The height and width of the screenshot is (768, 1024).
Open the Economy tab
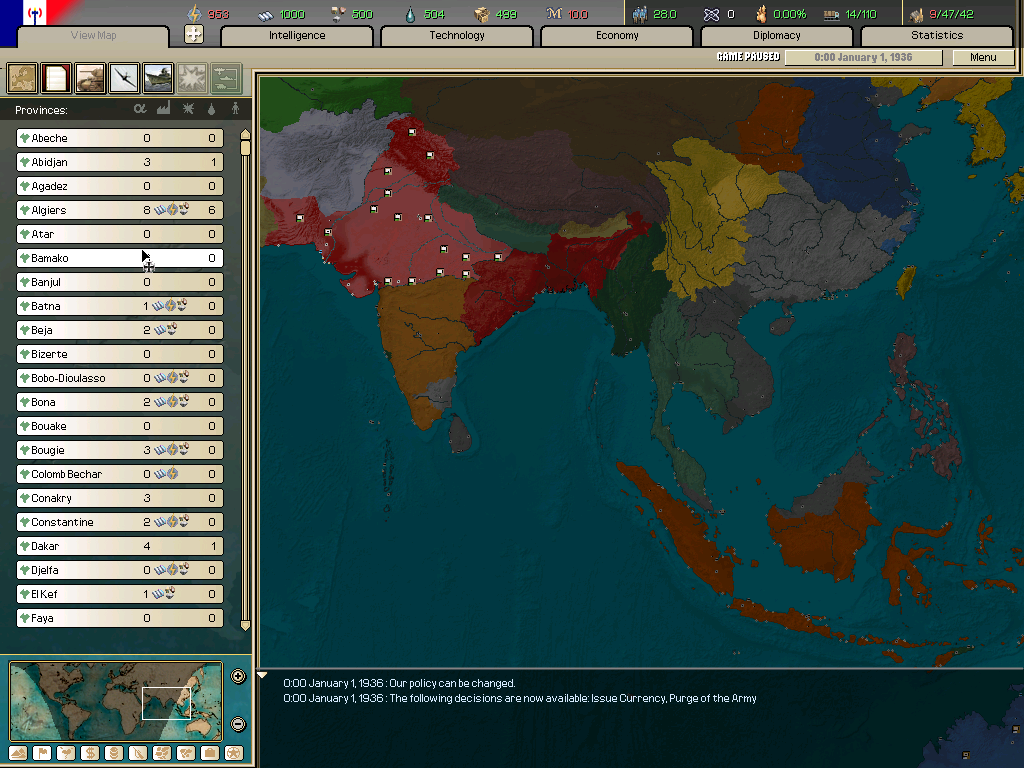(617, 36)
